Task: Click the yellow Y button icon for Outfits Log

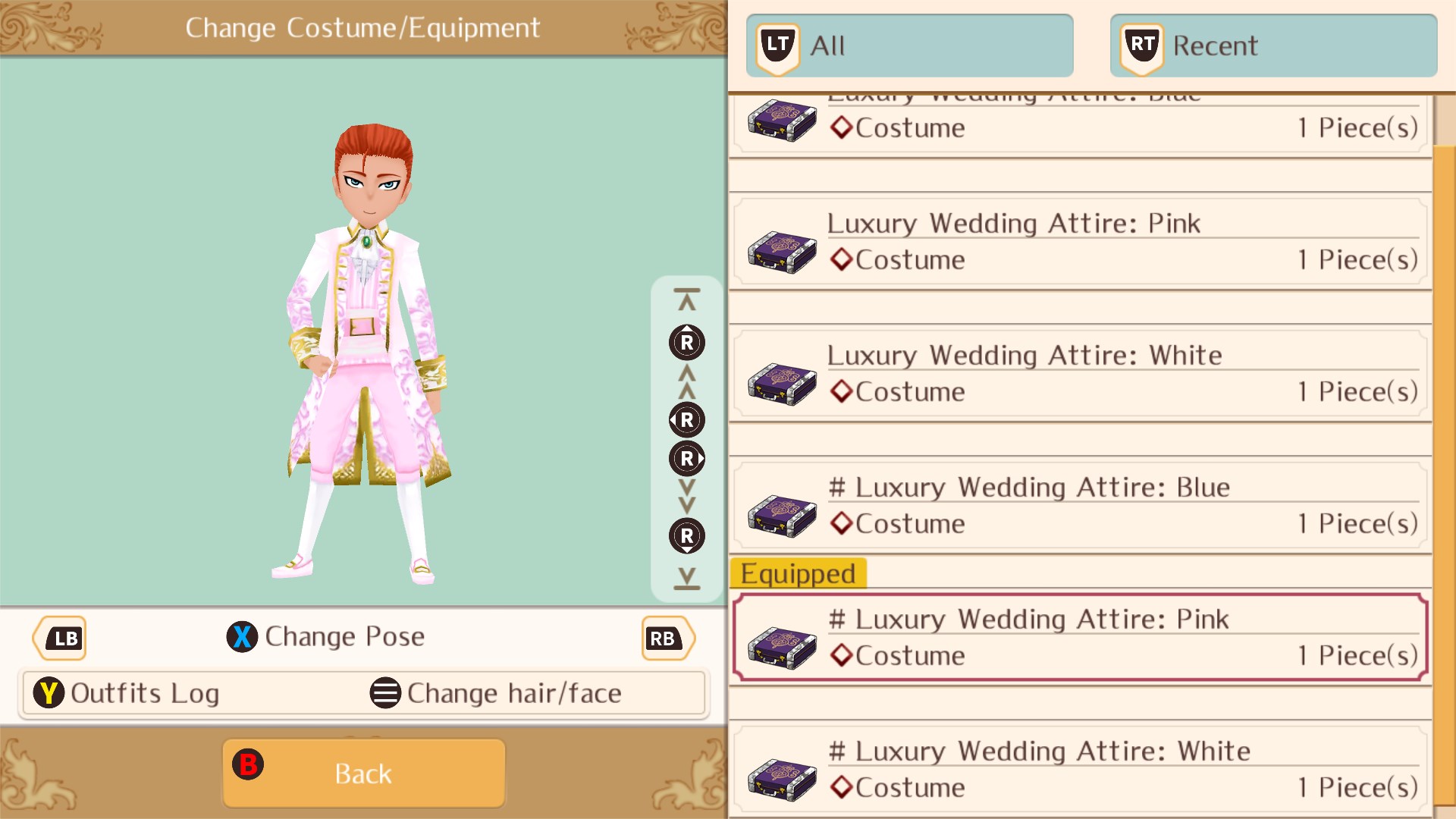Action: point(49,692)
